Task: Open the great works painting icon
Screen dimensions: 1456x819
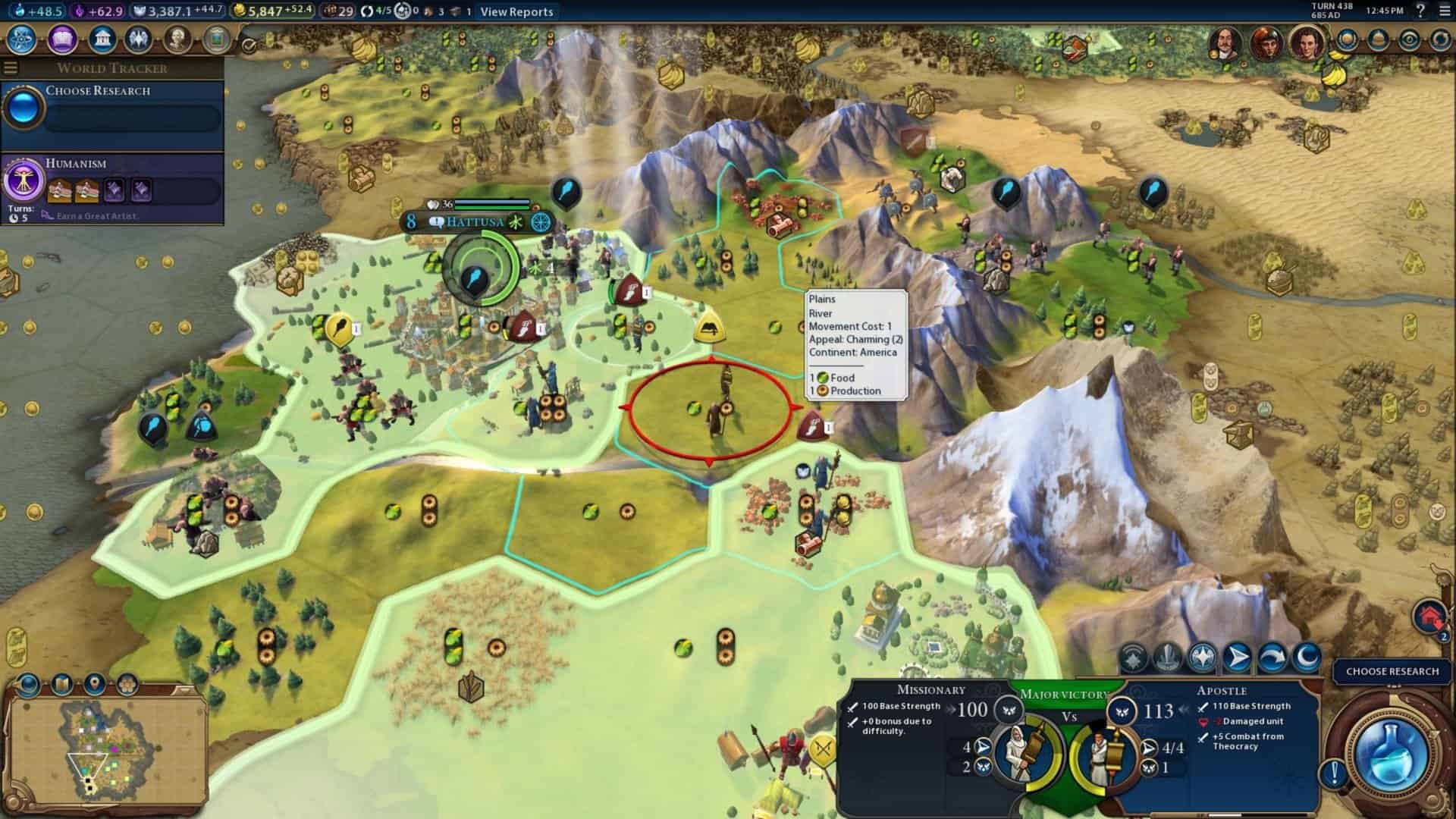Action: 217,39
